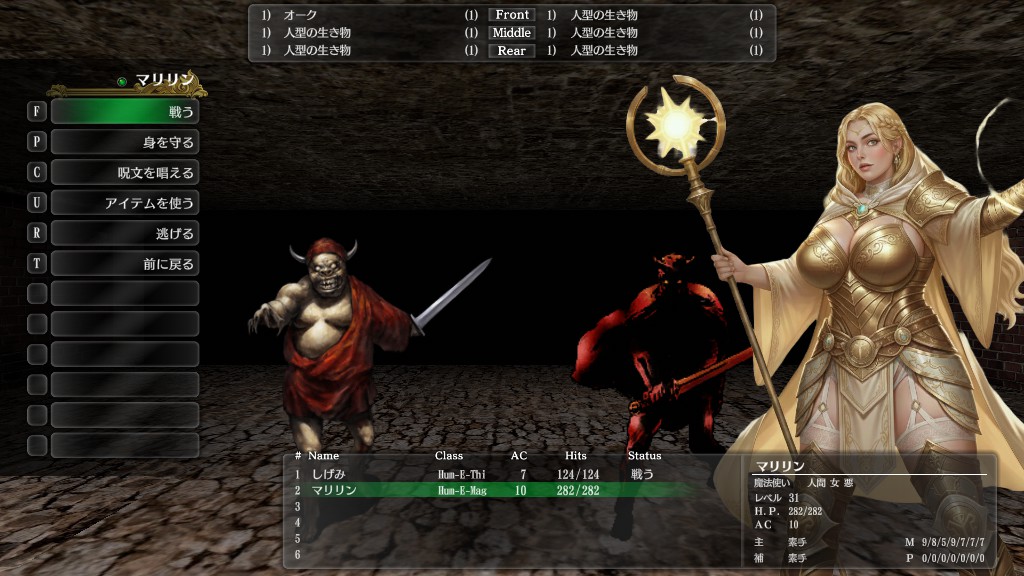Click the Front row label
Viewport: 1024px width, 576px height.
(x=512, y=15)
